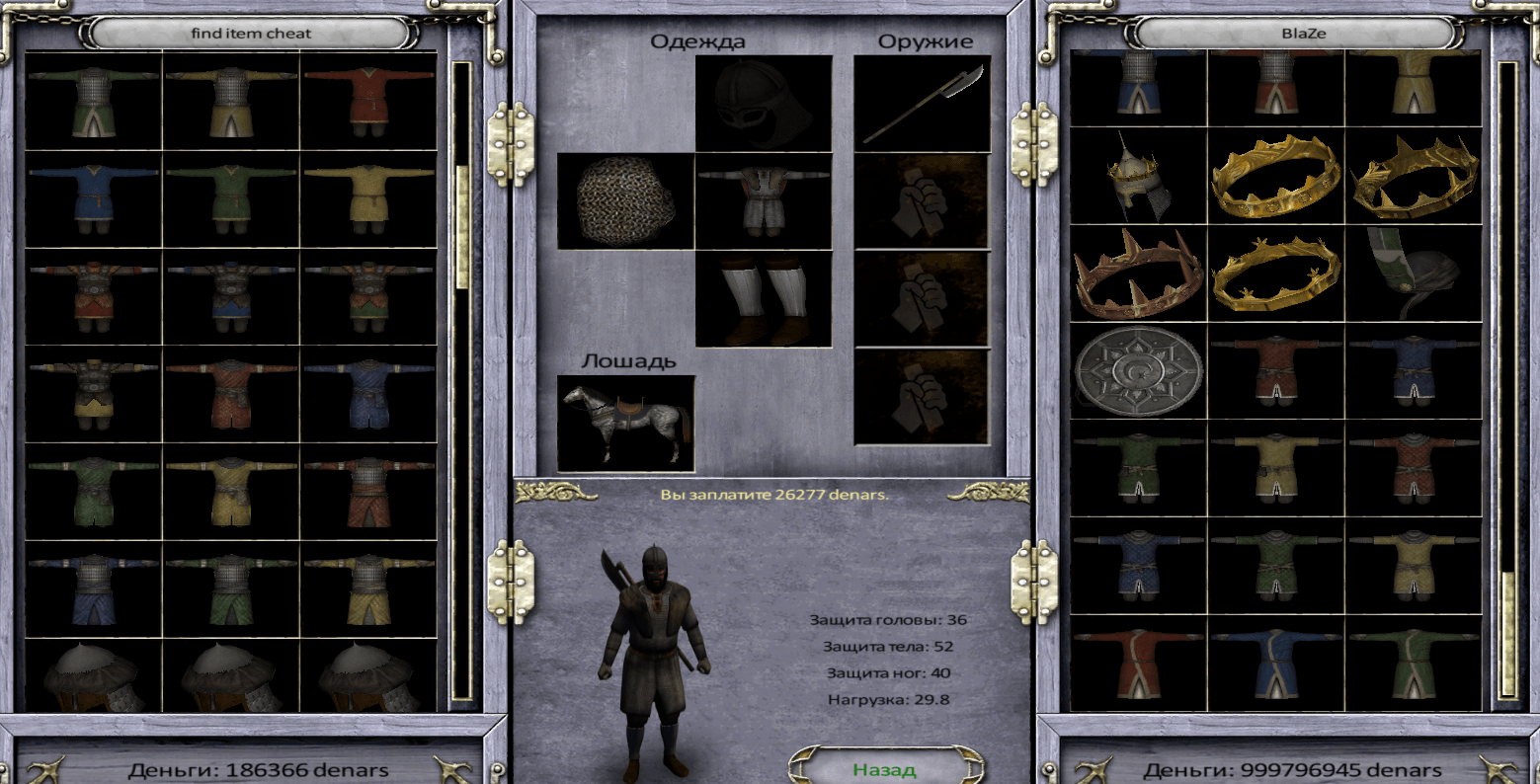Select the equipped dark helmet slot
The image size is (1540, 784).
pyautogui.click(x=764, y=103)
